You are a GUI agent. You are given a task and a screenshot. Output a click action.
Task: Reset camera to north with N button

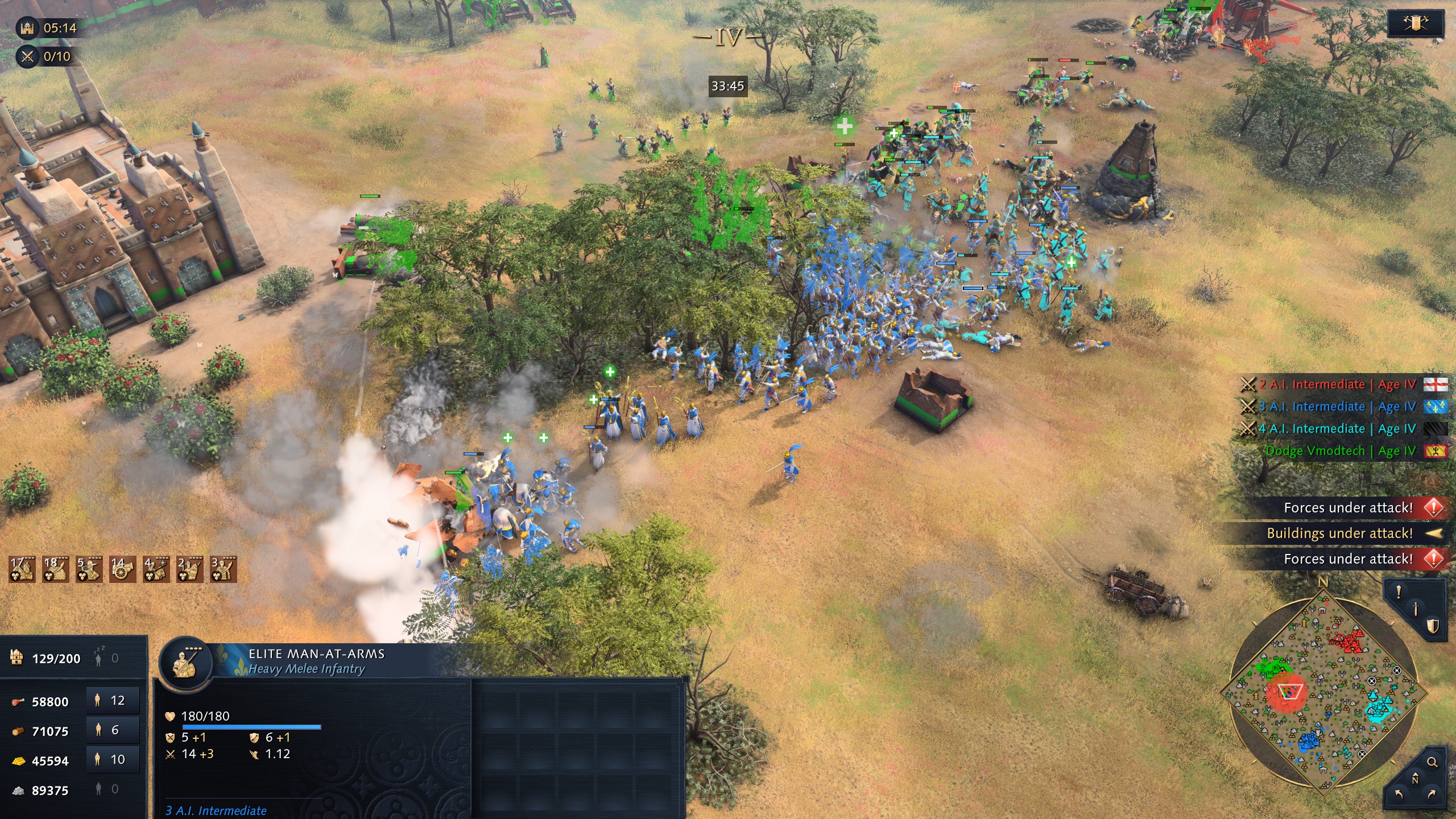[x=1415, y=779]
